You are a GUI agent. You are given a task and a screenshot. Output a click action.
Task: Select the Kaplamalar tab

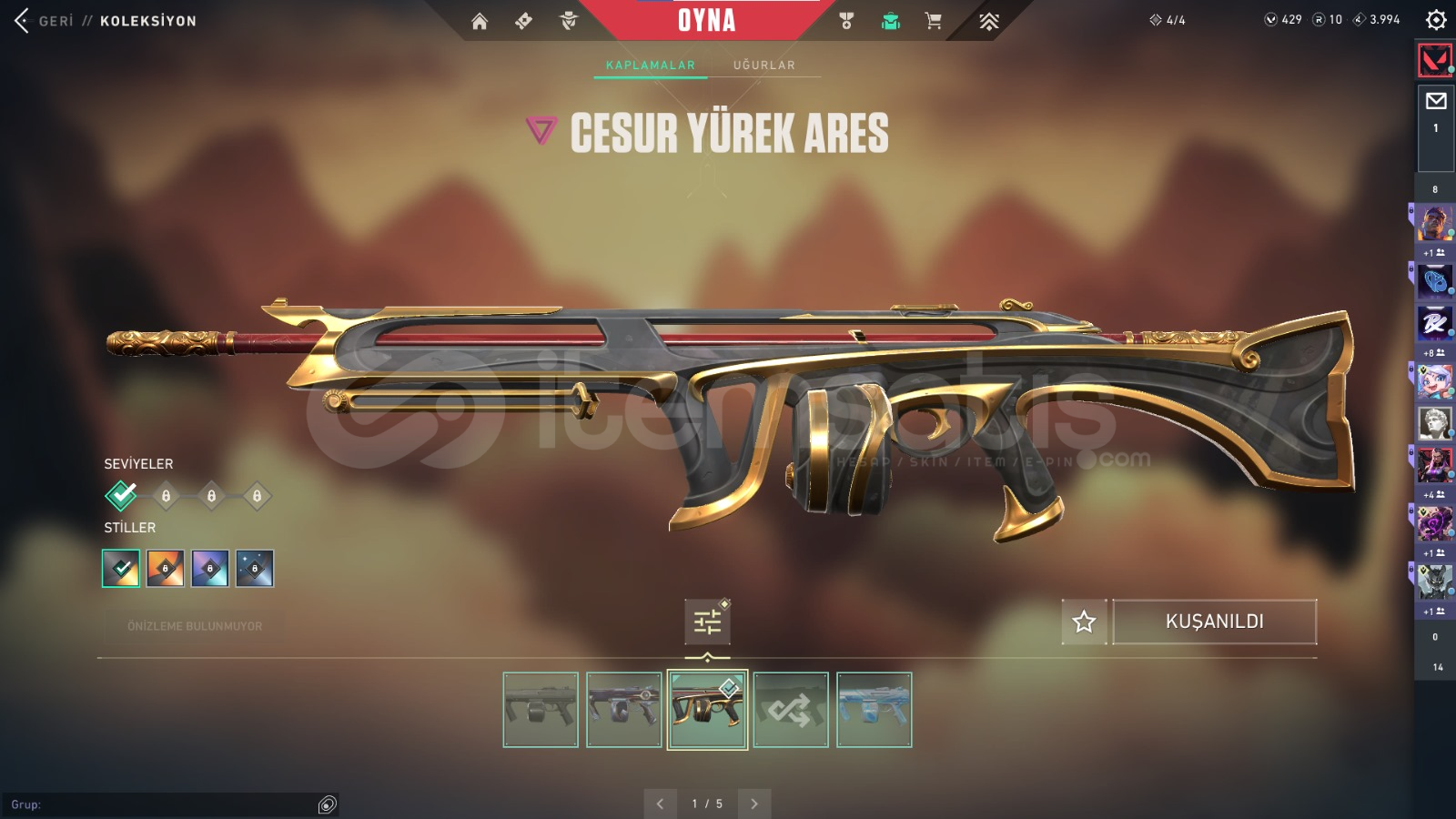point(650,66)
